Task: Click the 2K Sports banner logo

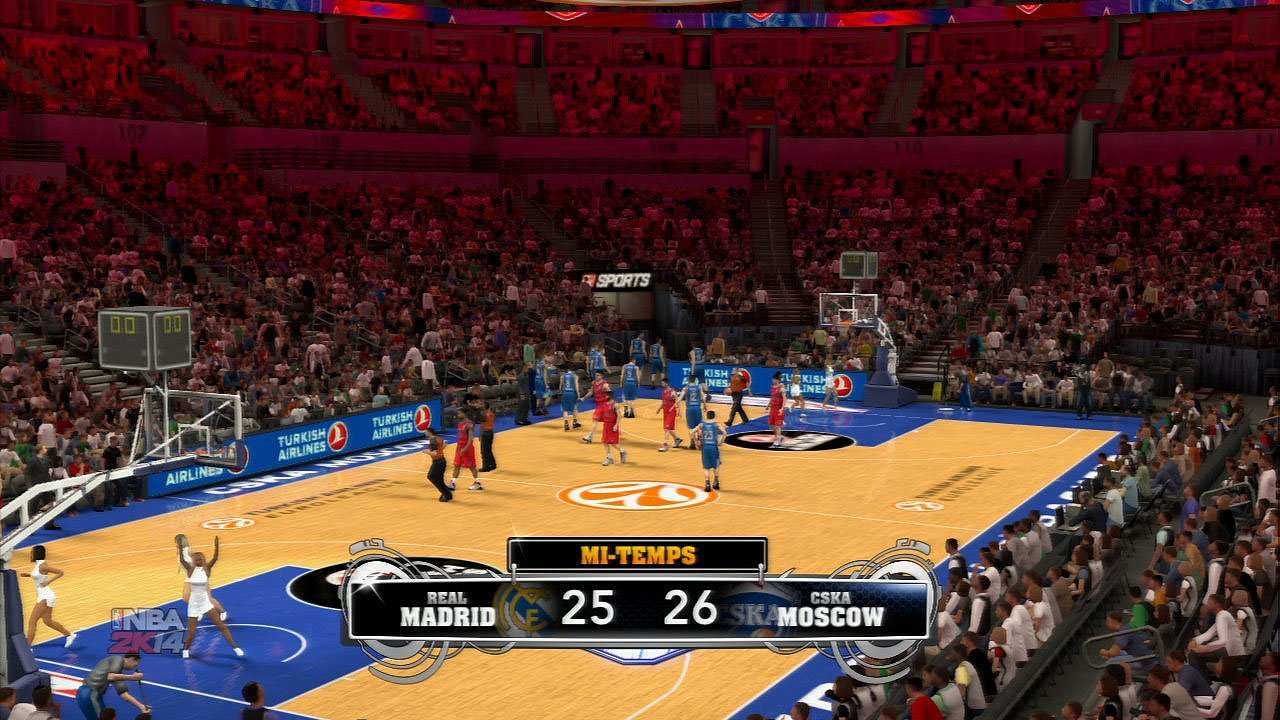Action: pyautogui.click(x=615, y=281)
